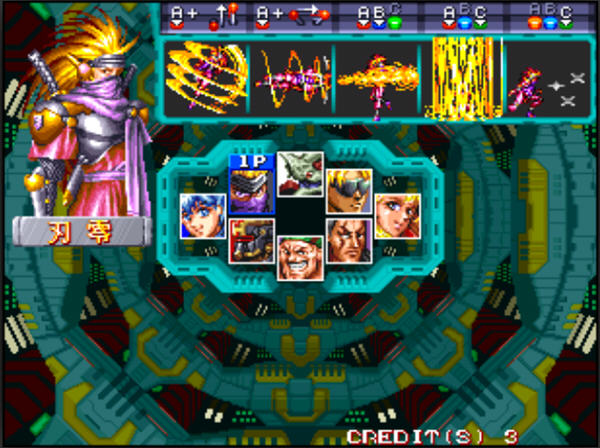Choose the scarred dark-haired man portrait
The image size is (600, 448).
click(x=349, y=241)
